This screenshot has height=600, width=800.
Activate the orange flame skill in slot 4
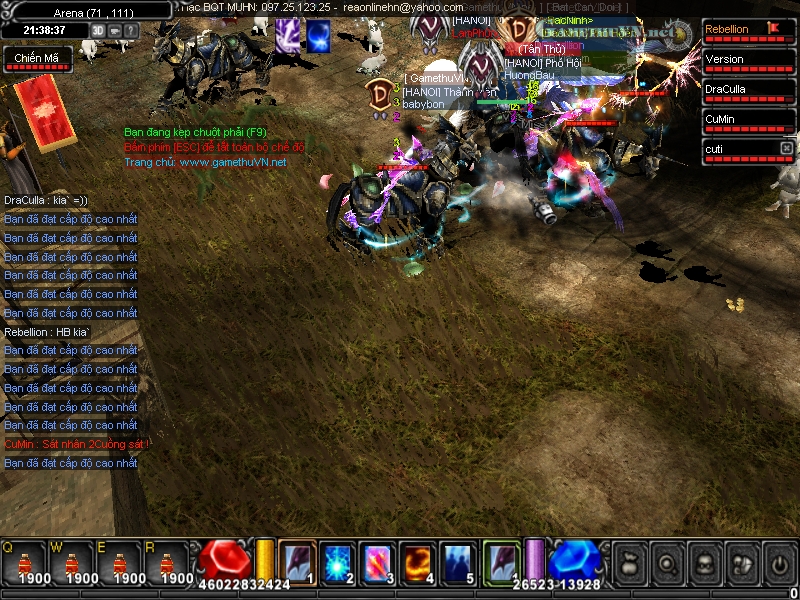(x=417, y=563)
